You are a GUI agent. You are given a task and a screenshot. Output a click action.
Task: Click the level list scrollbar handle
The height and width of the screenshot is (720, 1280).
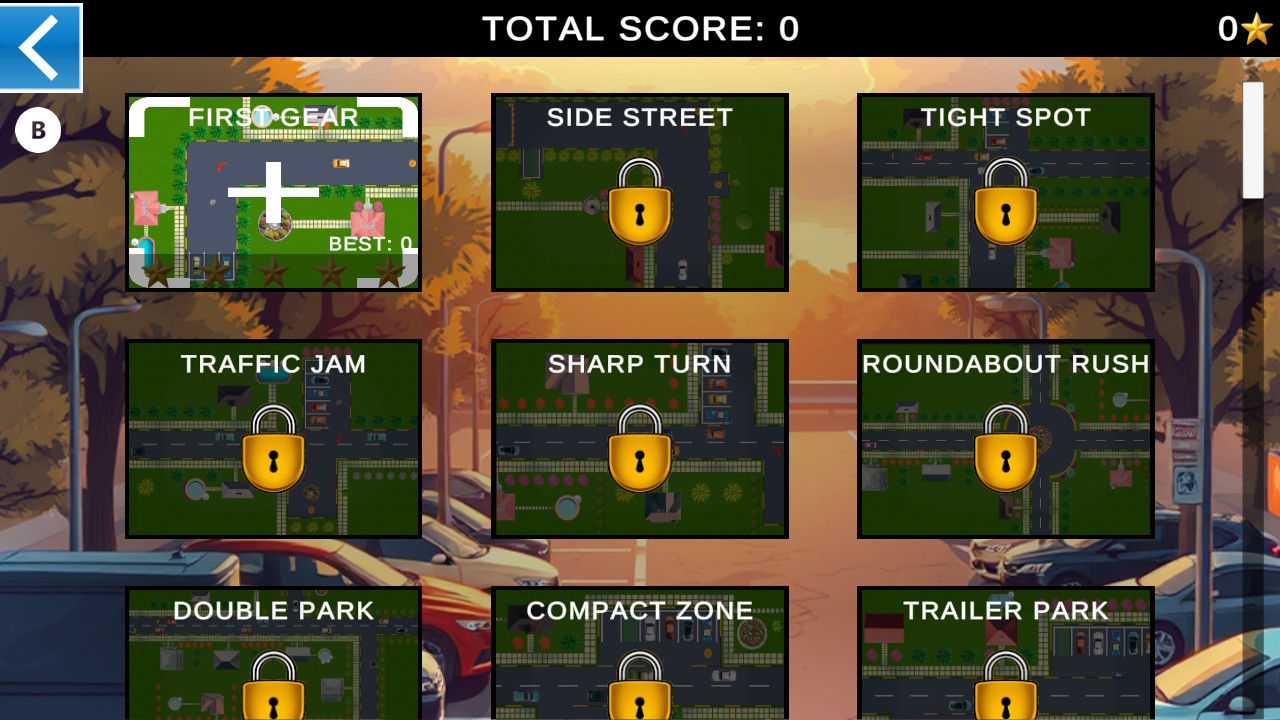point(1253,140)
